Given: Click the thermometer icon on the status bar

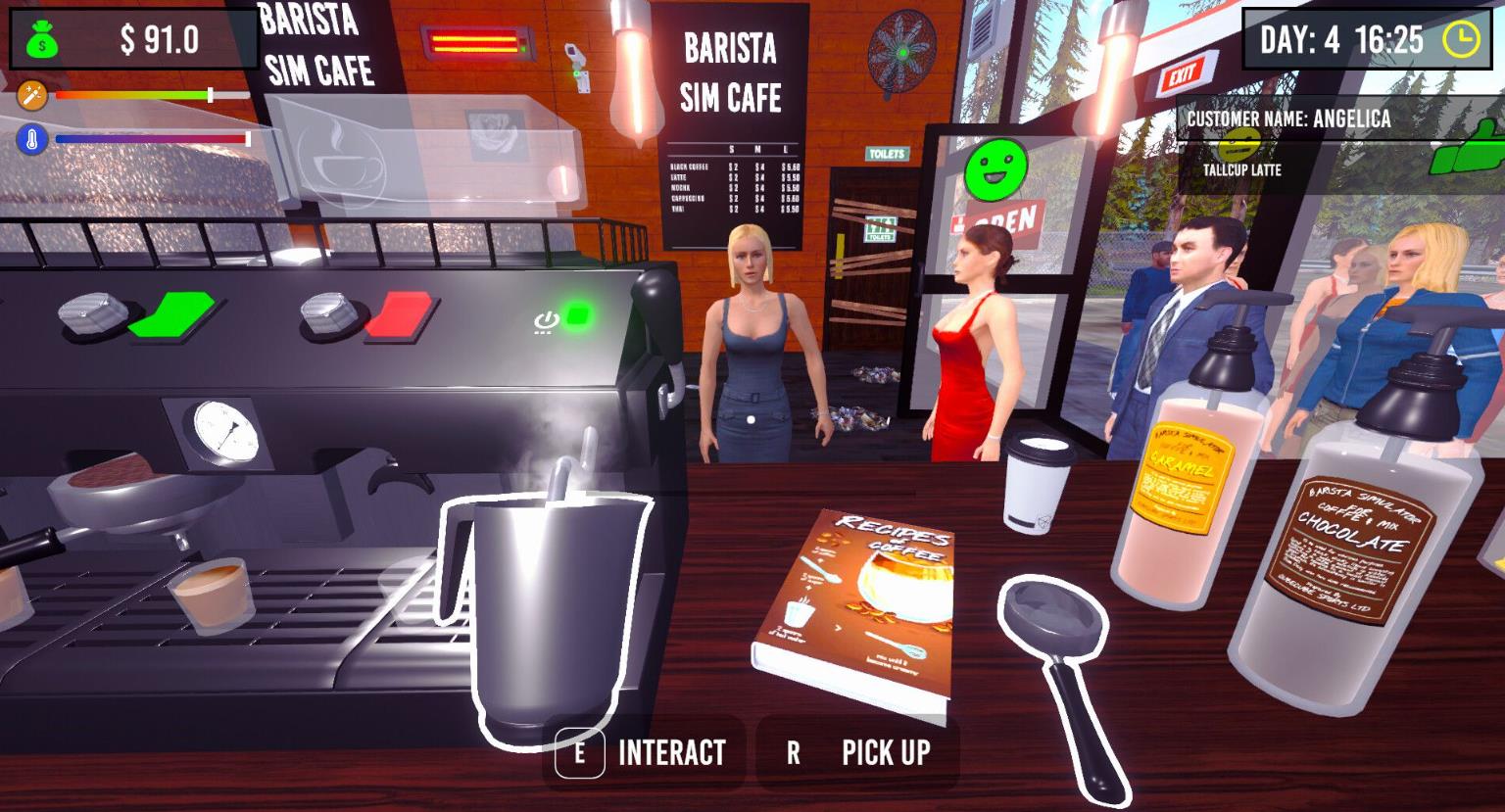Looking at the screenshot, I should click(x=31, y=137).
